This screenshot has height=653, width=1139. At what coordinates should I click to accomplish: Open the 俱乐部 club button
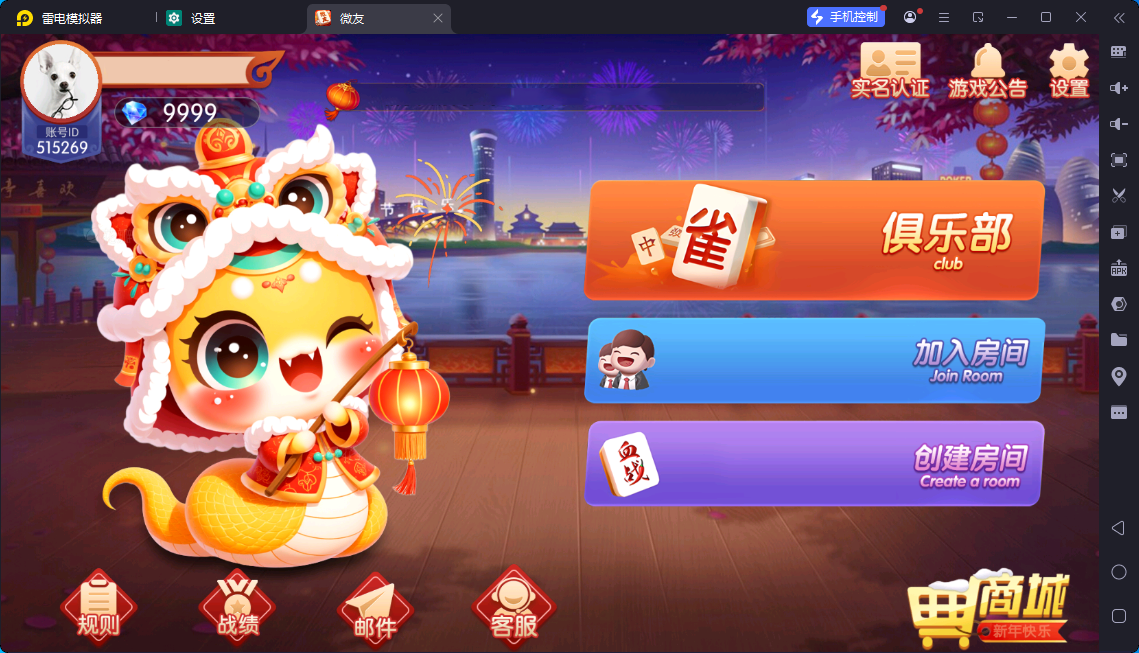(814, 240)
